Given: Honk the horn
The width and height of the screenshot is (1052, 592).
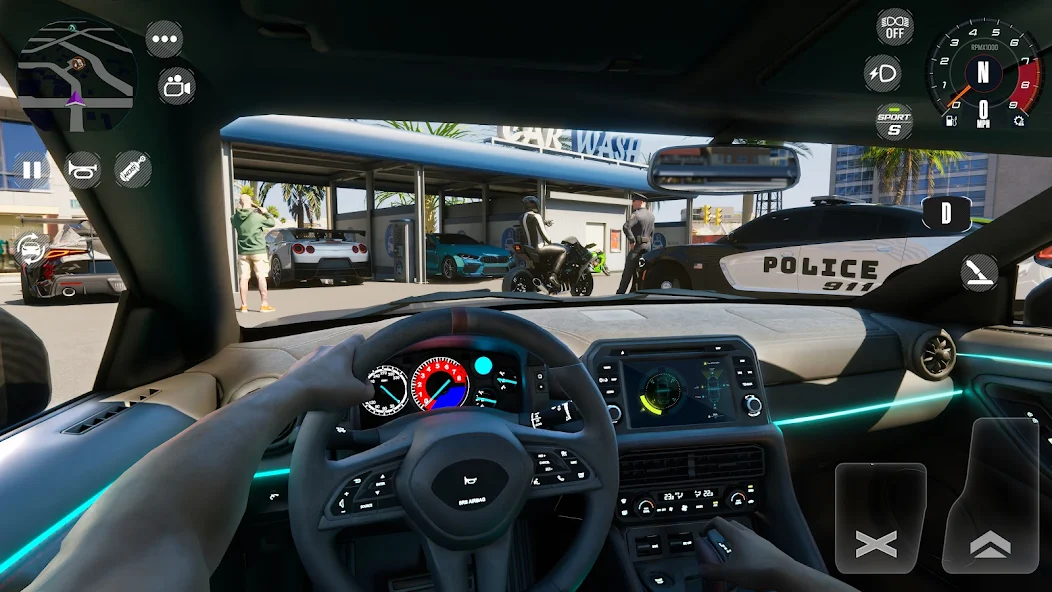Looking at the screenshot, I should tap(82, 170).
